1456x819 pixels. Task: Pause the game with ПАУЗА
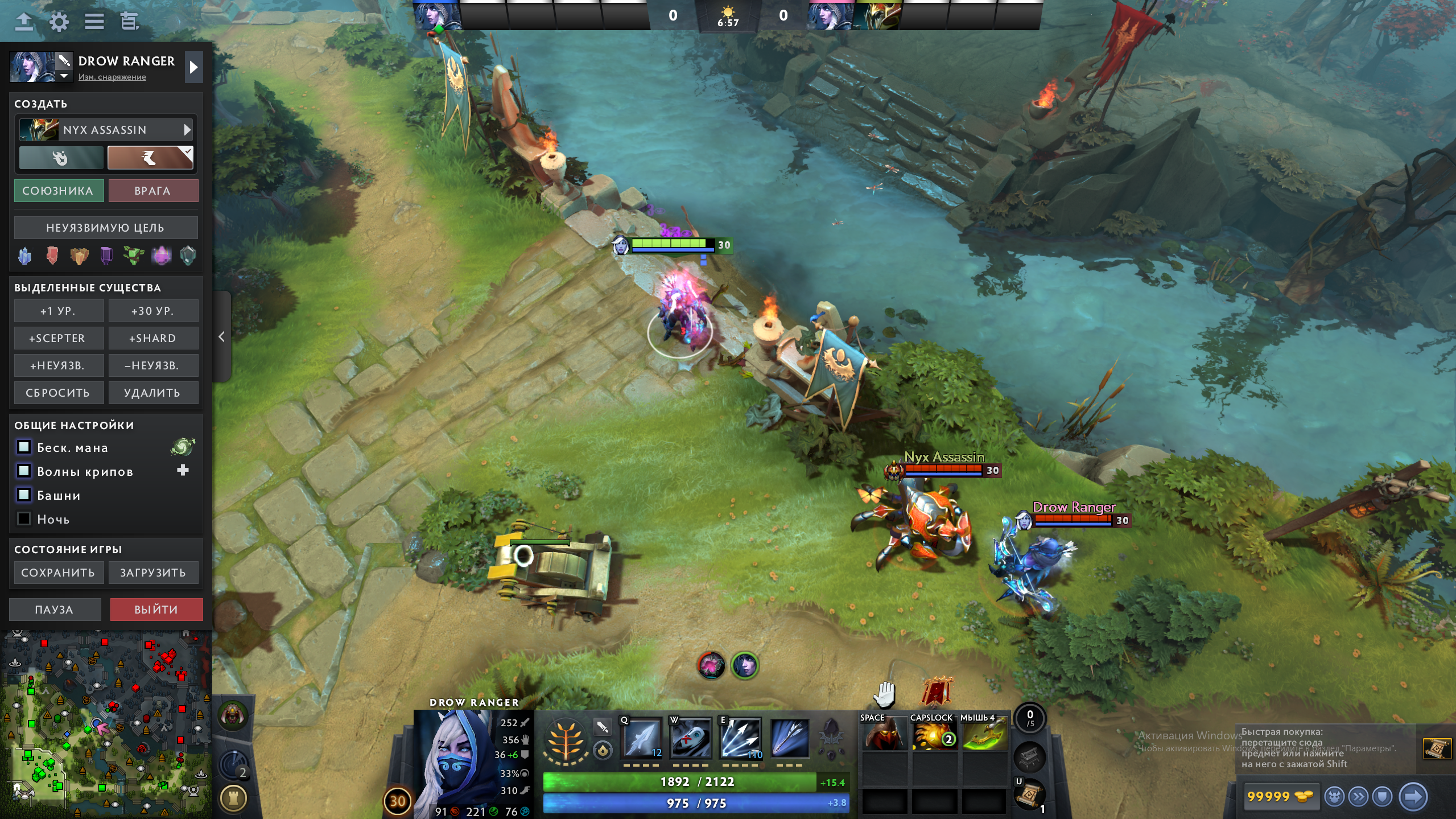click(55, 610)
